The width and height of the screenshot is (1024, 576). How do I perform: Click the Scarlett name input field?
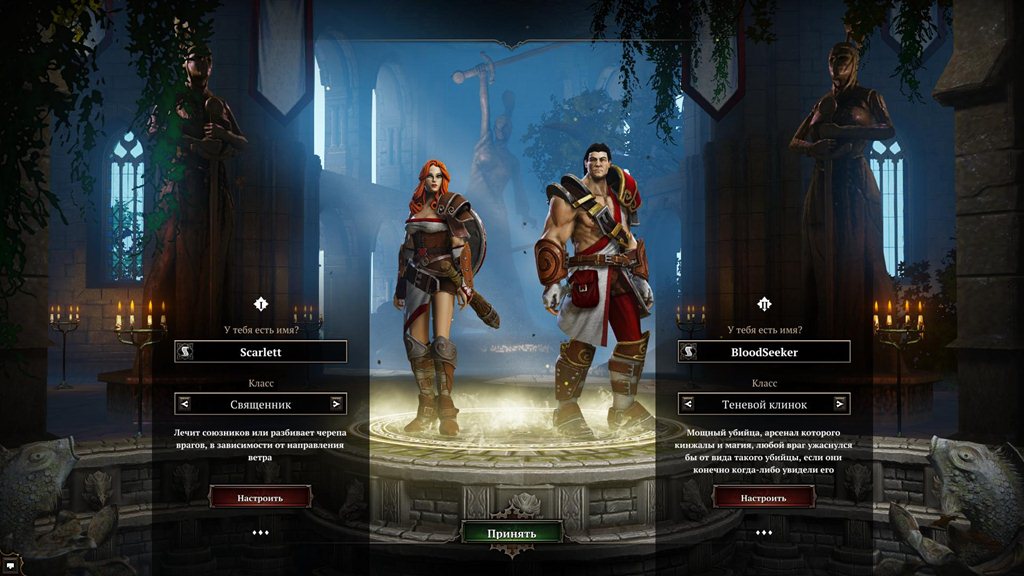coord(270,352)
